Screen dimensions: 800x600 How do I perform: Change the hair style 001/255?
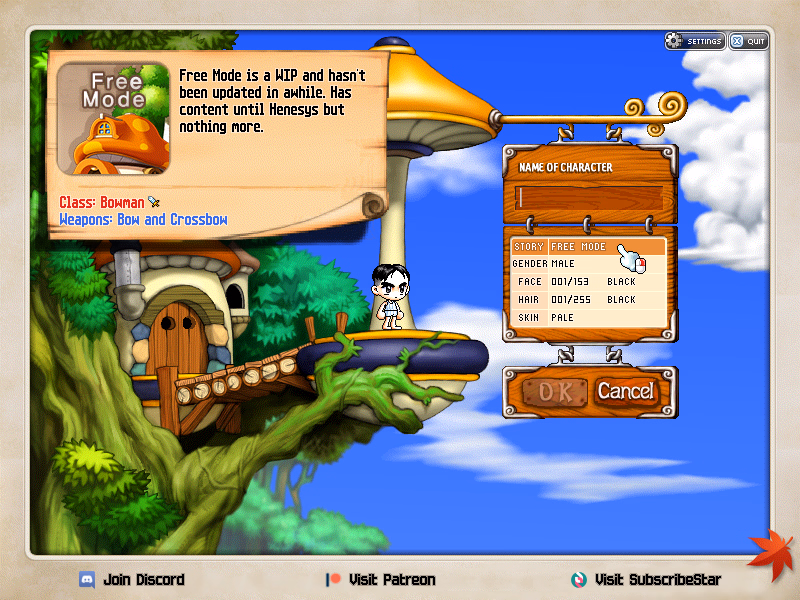coord(570,300)
